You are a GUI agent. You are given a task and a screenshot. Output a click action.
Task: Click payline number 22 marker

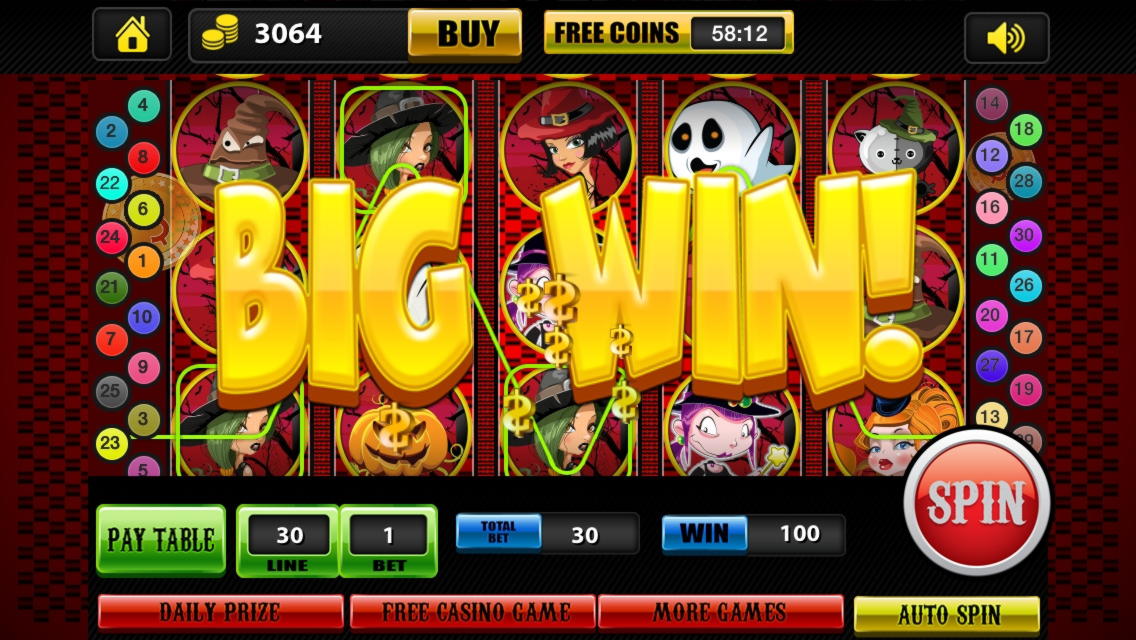point(111,183)
